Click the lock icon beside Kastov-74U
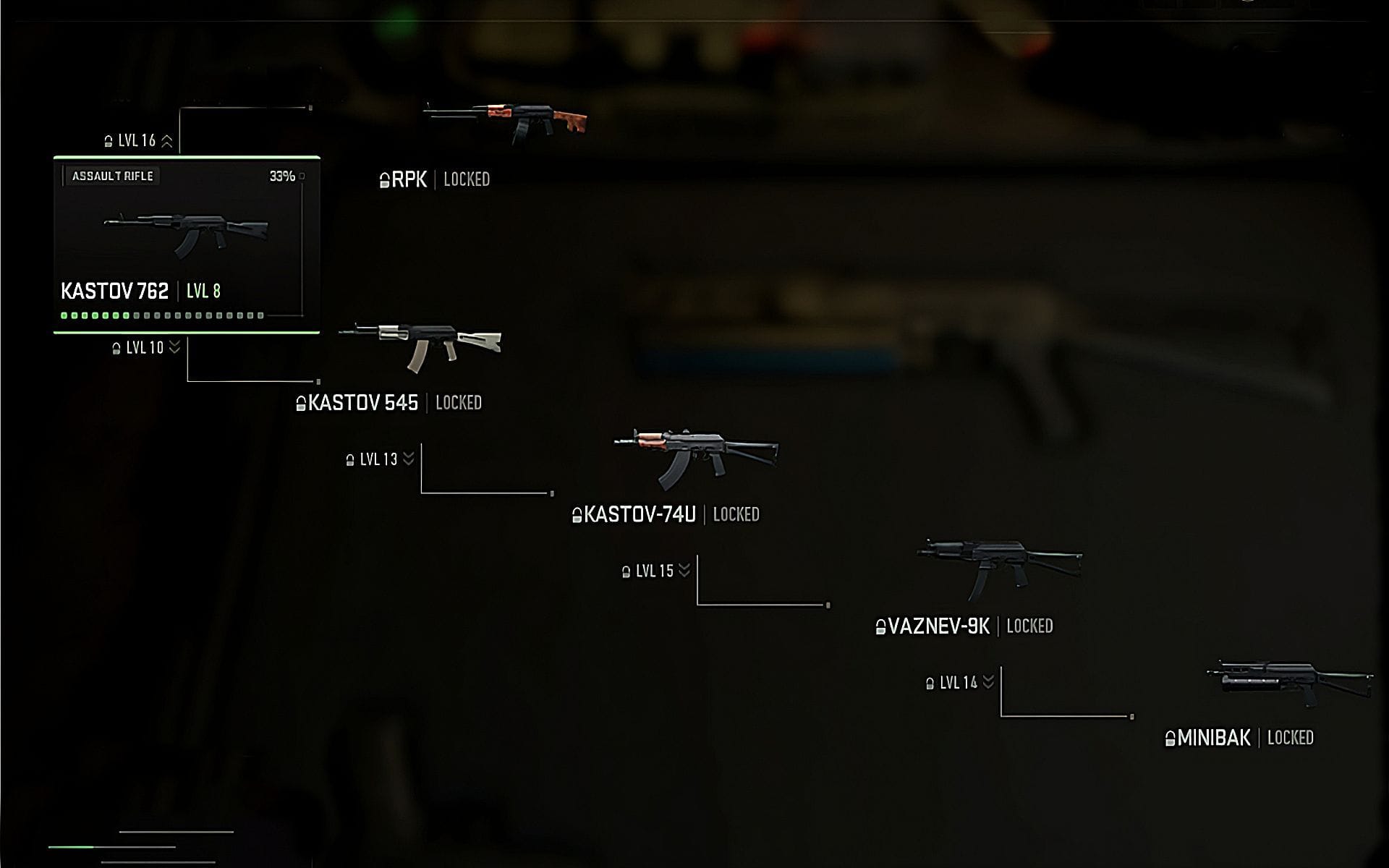 (x=577, y=514)
